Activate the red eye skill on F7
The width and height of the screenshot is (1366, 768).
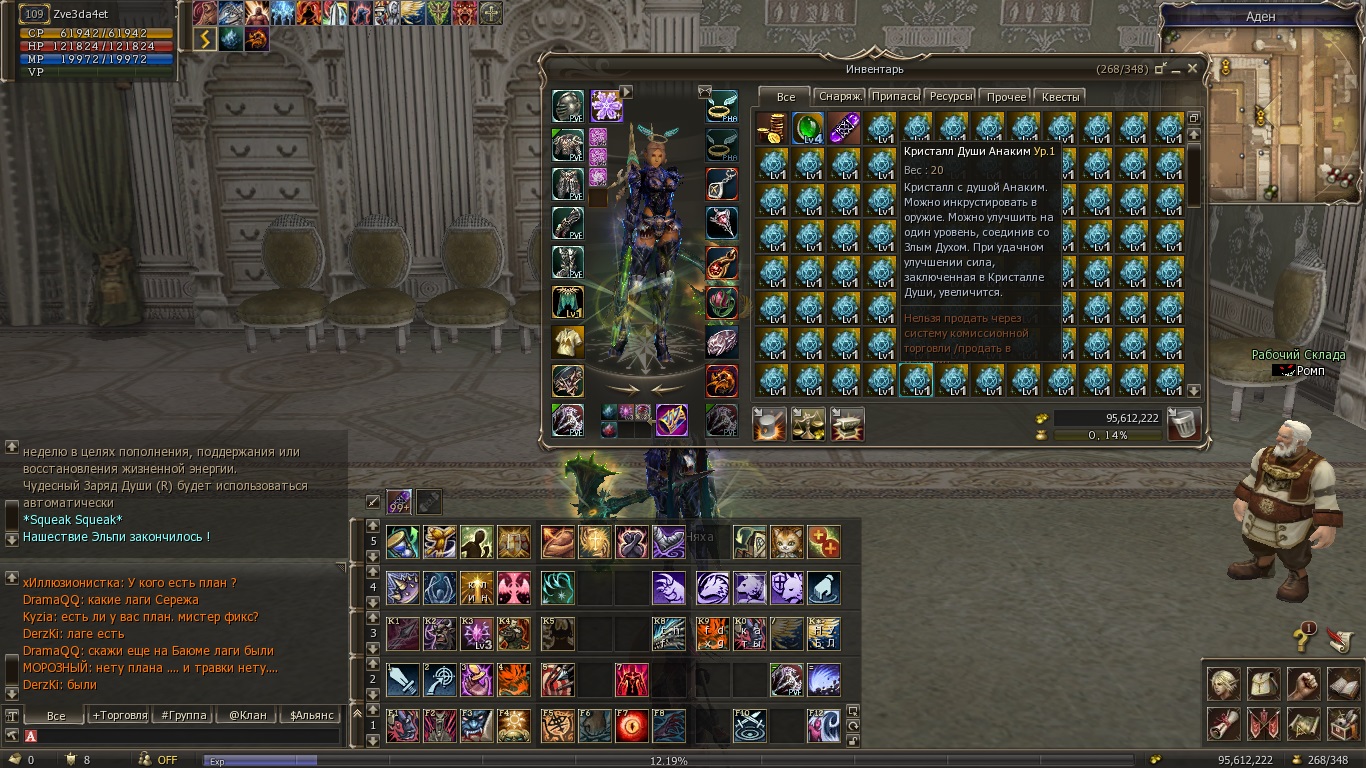631,727
